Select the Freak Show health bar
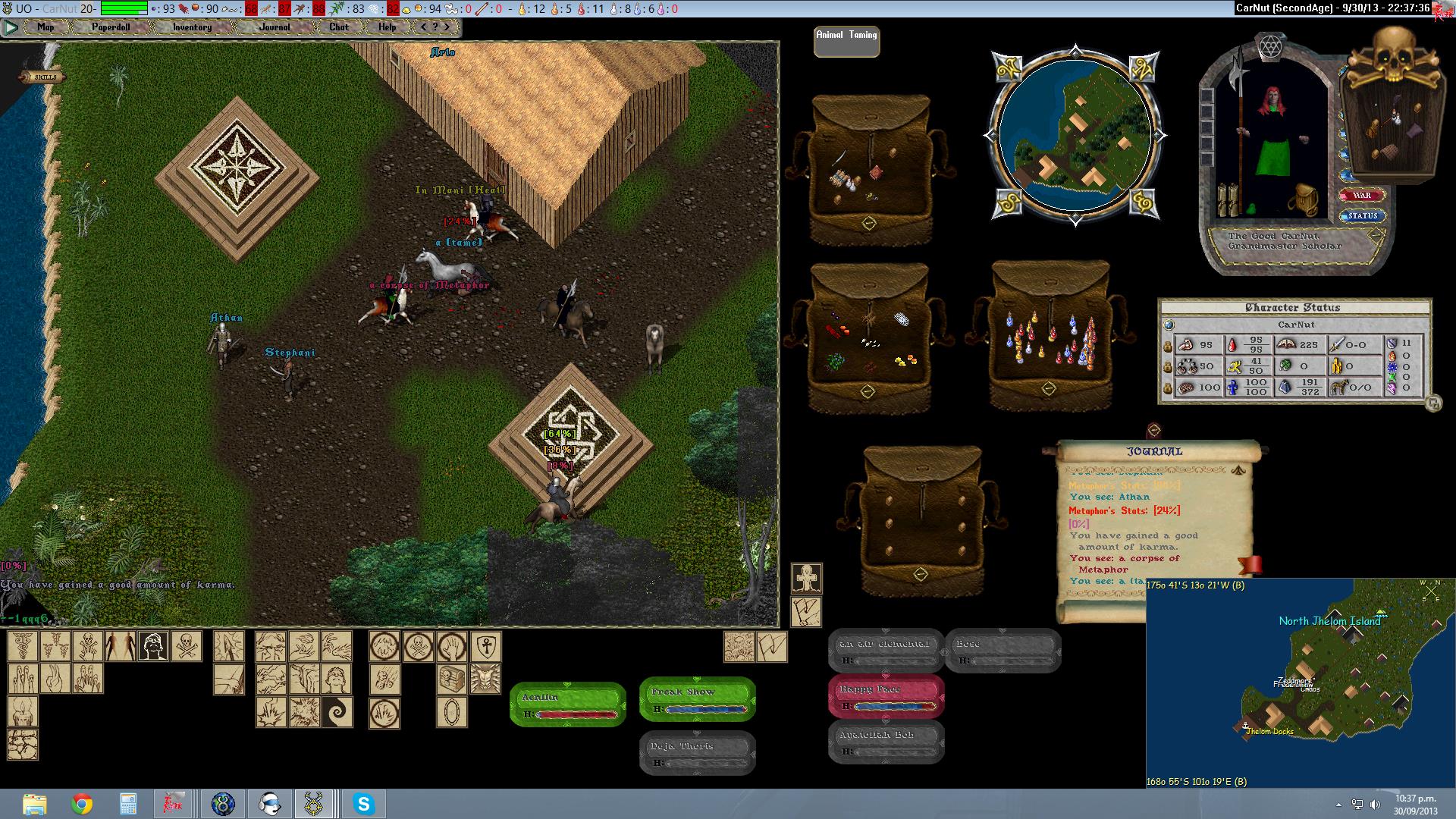 pyautogui.click(x=698, y=698)
